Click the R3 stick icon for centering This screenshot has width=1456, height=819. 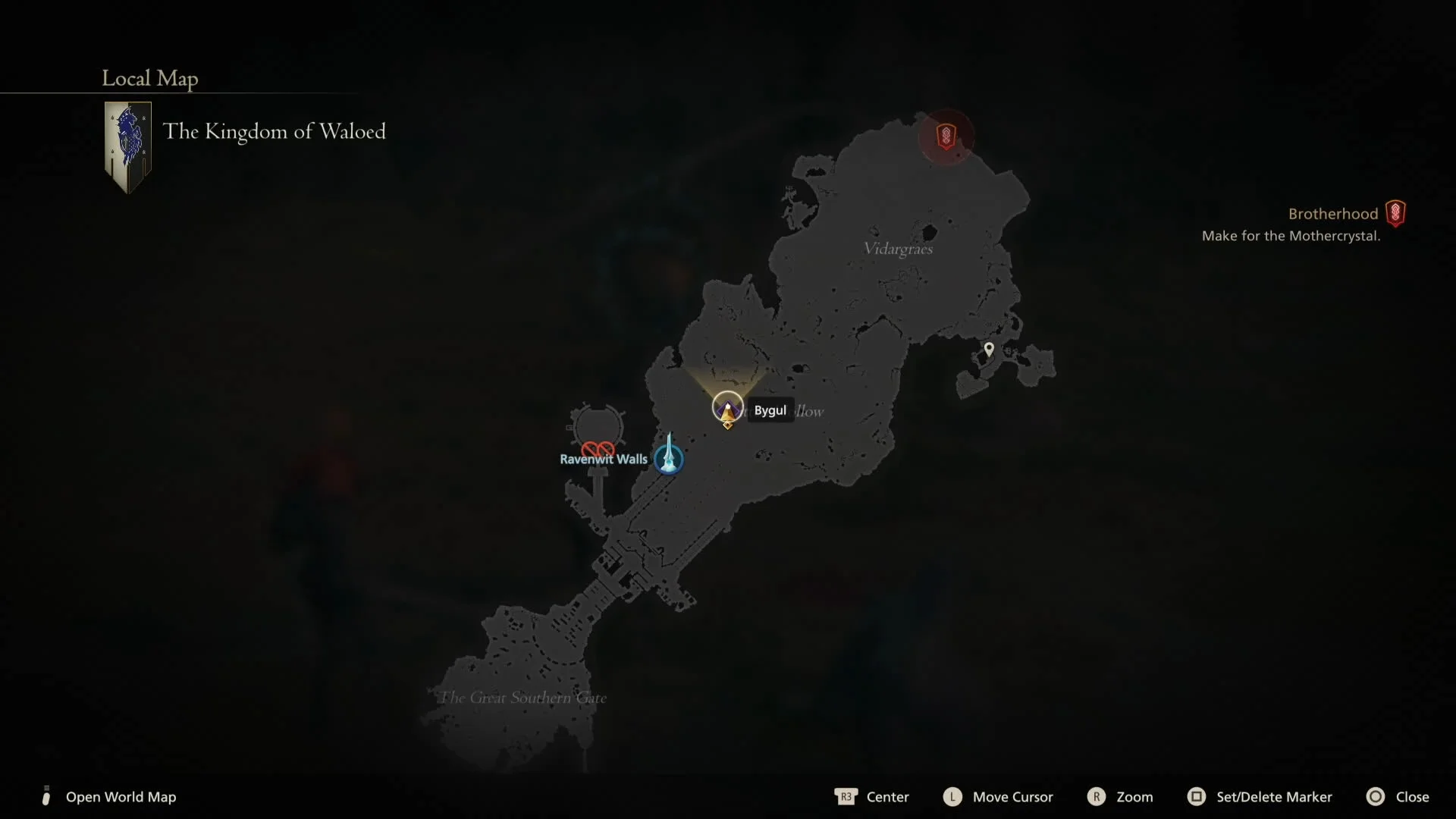click(x=846, y=797)
